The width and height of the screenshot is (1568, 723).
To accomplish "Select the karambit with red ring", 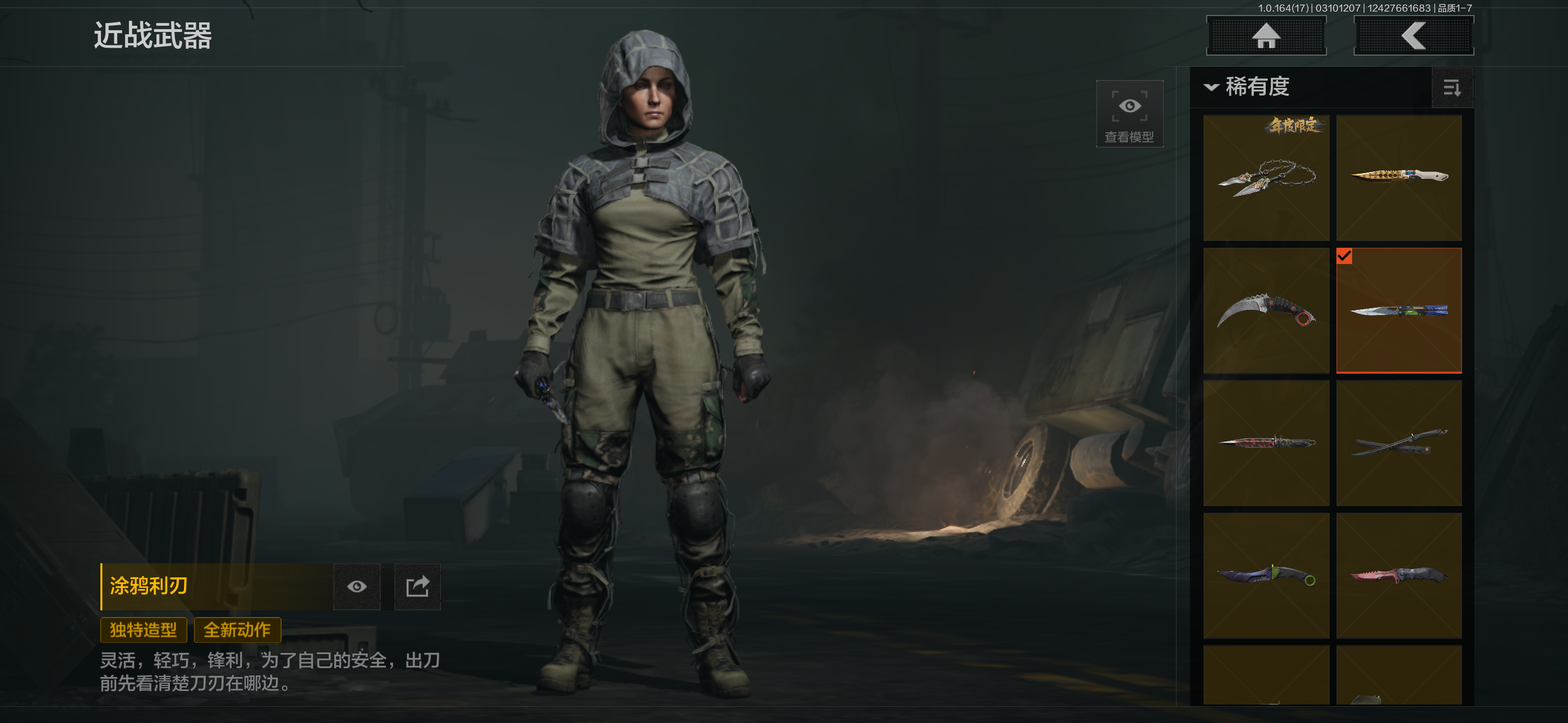I will tap(1266, 310).
